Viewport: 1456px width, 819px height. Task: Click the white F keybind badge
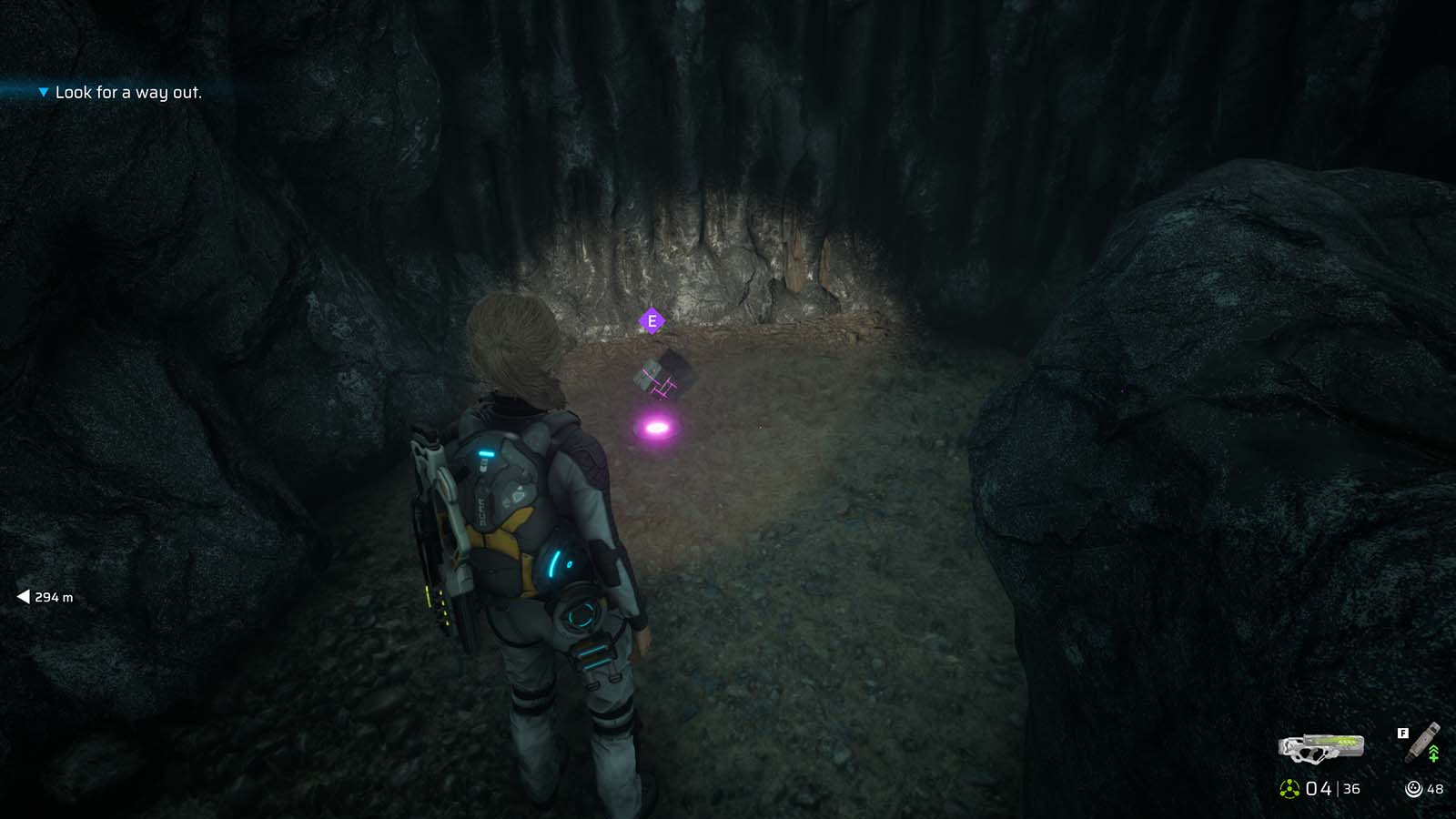tap(1403, 733)
